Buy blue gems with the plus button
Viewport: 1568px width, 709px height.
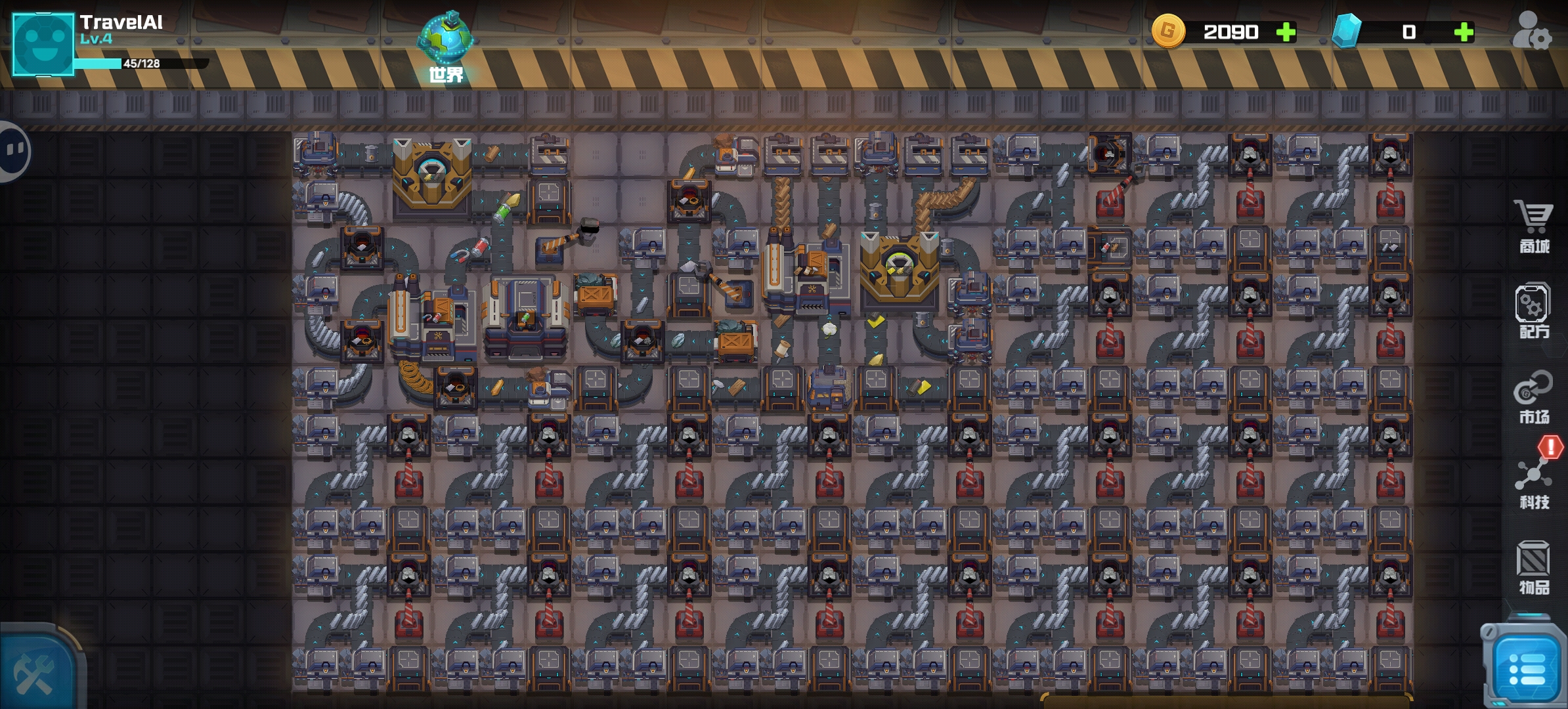tap(1464, 32)
